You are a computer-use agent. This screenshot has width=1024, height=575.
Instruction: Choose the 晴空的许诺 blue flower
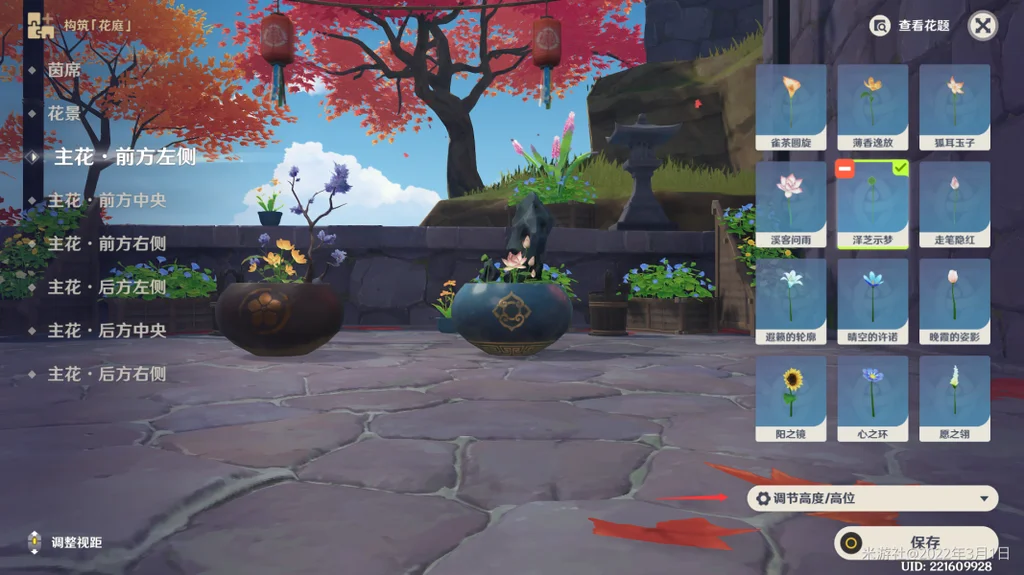[873, 301]
